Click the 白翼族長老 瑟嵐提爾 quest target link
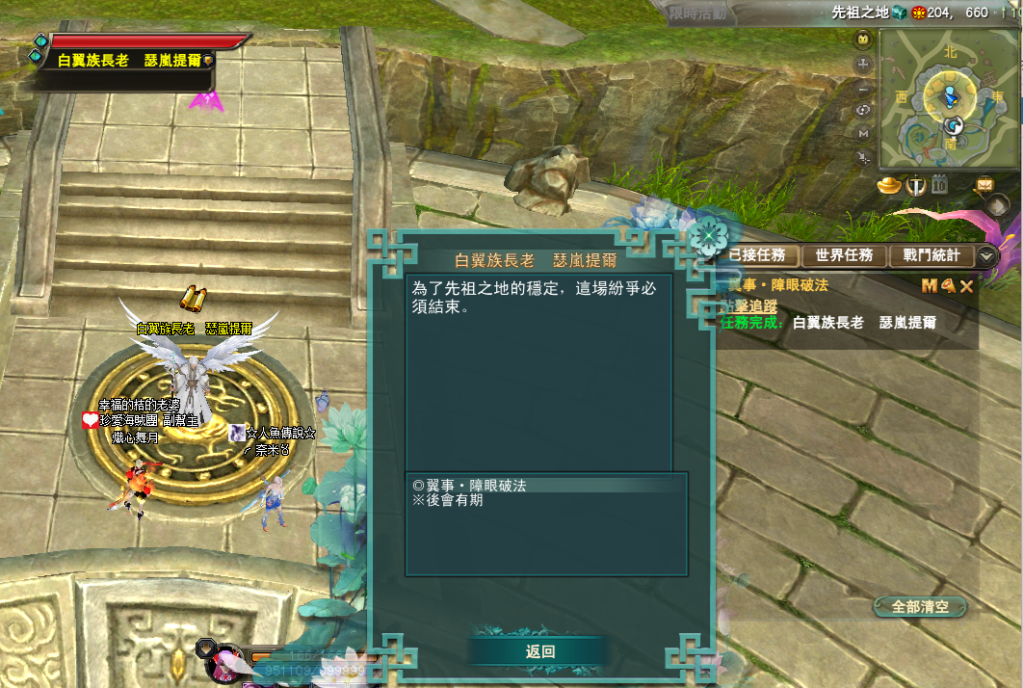Image resolution: width=1023 pixels, height=688 pixels. [x=864, y=323]
